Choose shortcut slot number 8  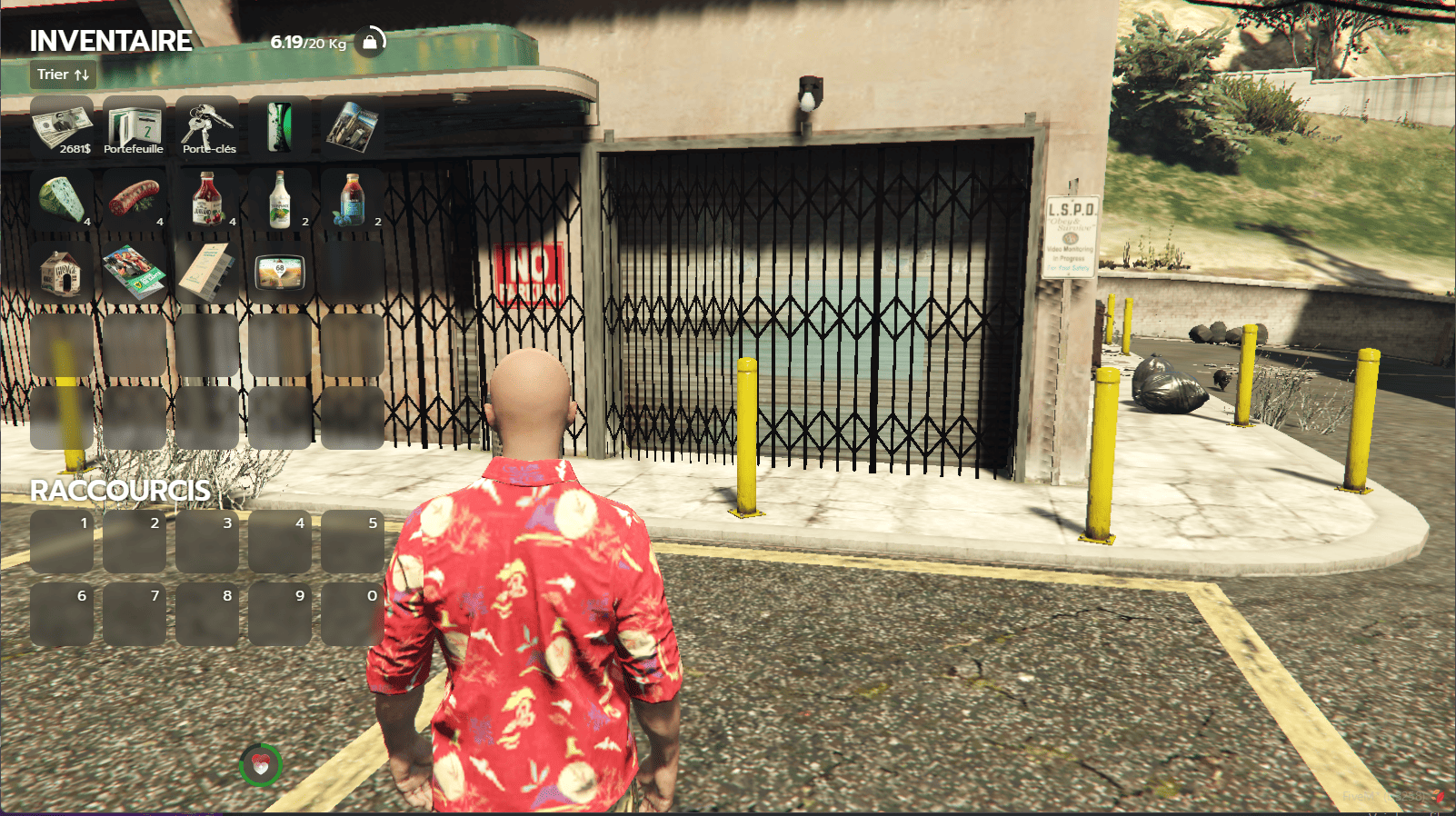207,614
